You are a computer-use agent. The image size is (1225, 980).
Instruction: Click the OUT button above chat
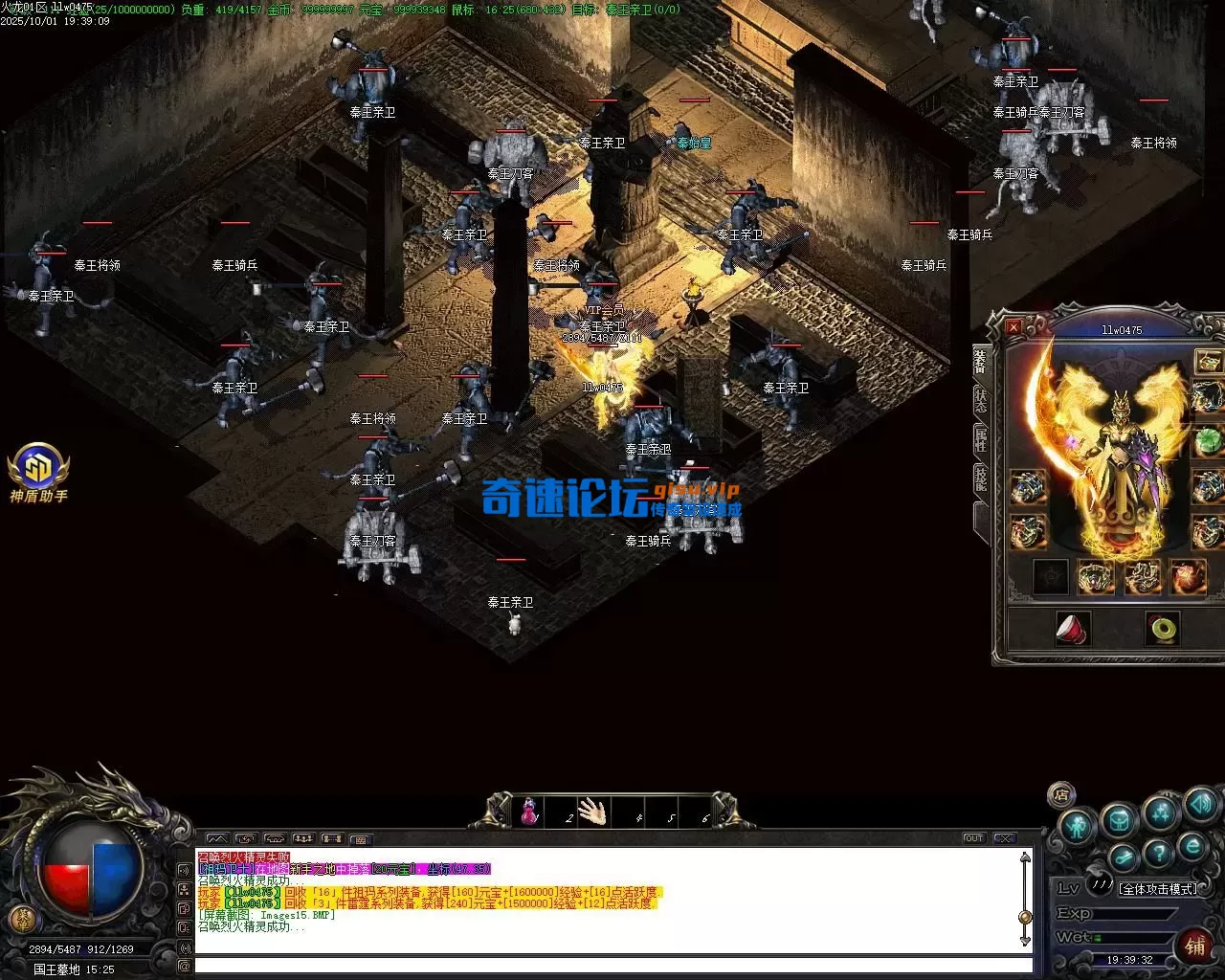973,838
